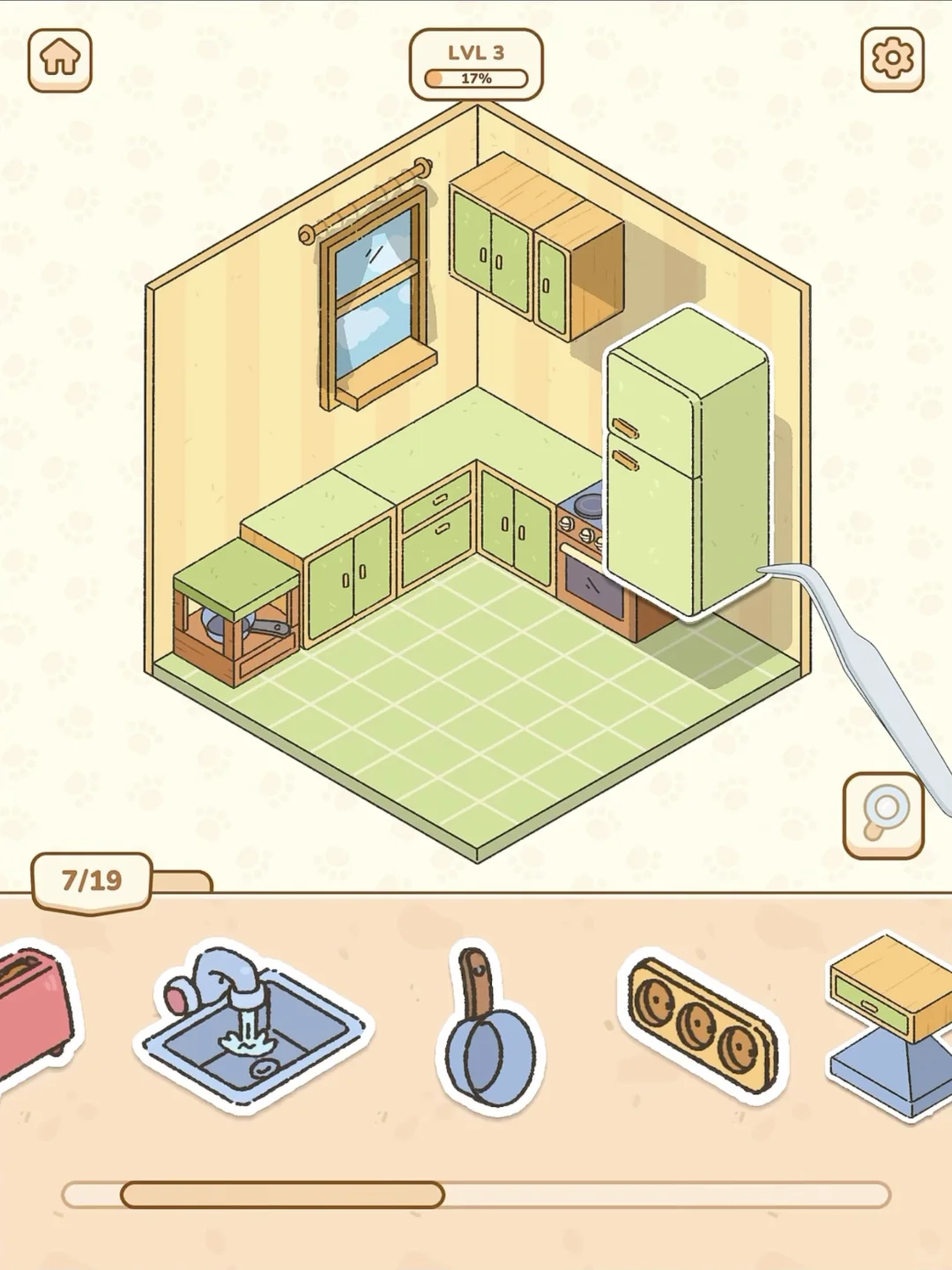
Task: Use the magnifying glass hint button
Action: coord(882,815)
